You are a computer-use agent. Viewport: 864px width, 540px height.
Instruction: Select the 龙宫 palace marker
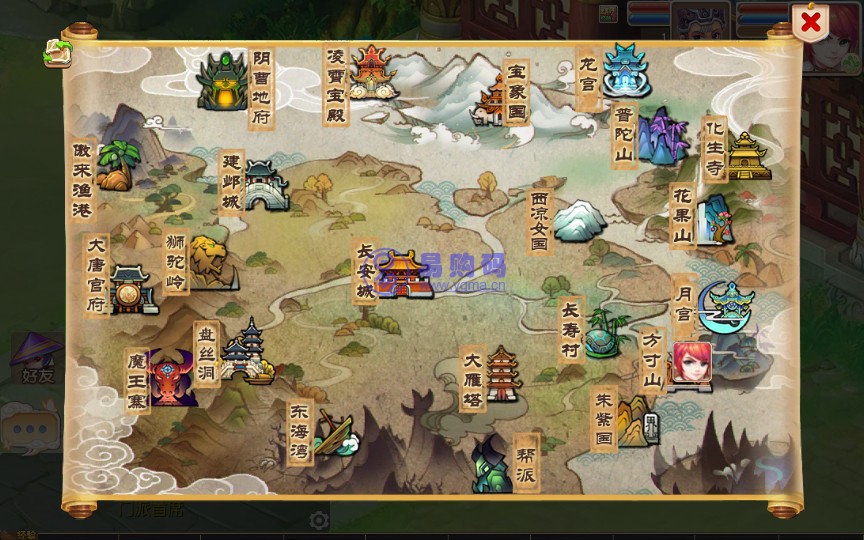[626, 68]
